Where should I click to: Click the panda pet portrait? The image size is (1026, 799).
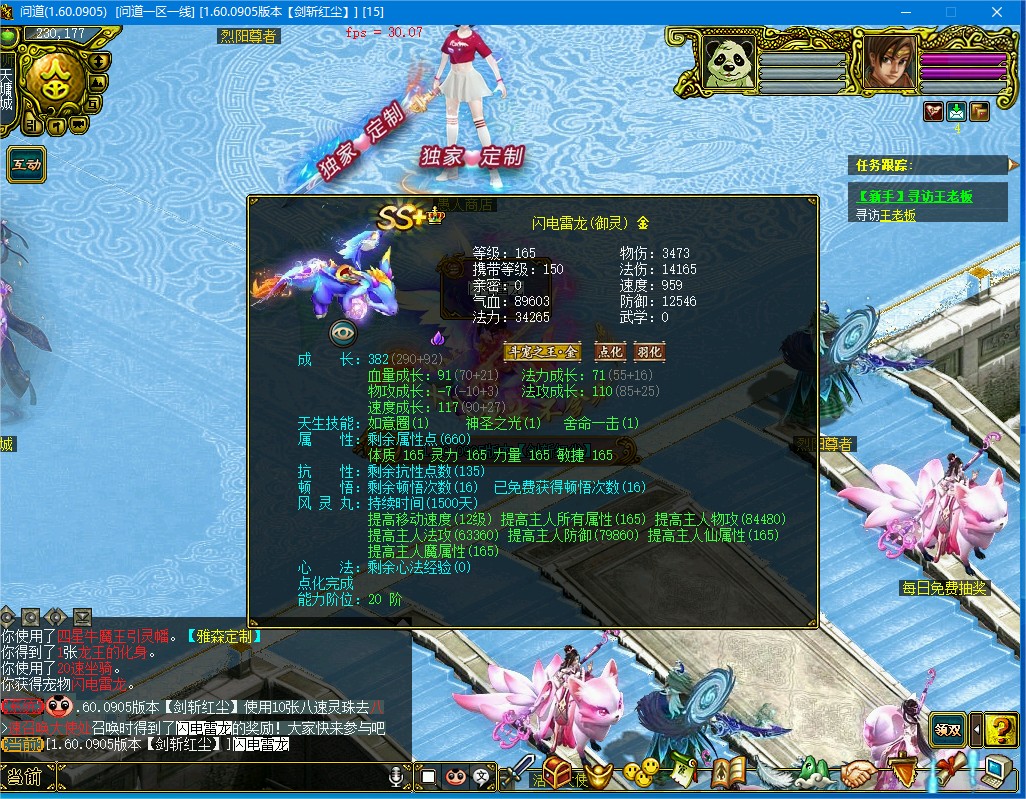[728, 63]
